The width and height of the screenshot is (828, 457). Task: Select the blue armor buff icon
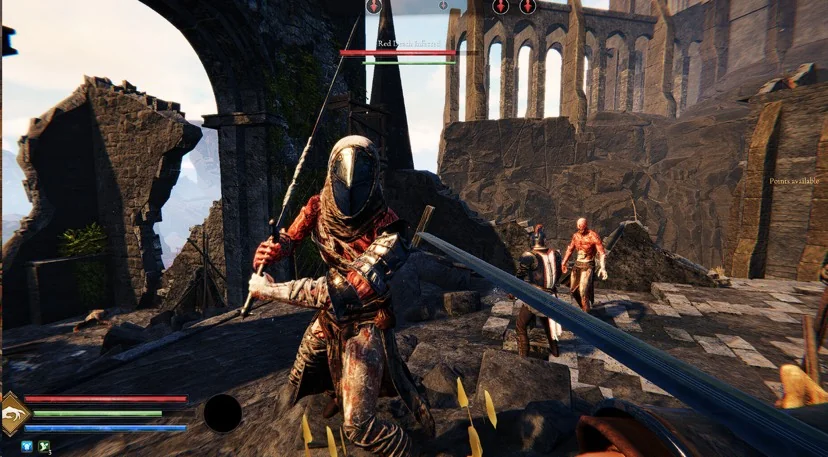click(x=28, y=446)
